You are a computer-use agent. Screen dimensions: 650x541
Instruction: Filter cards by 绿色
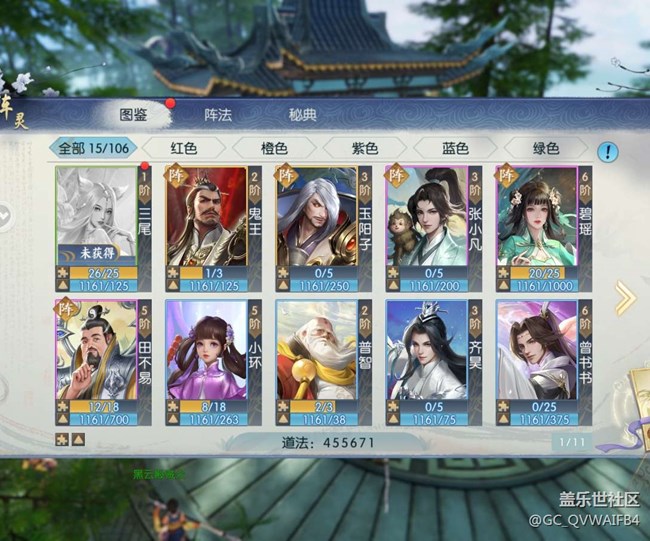pos(546,148)
